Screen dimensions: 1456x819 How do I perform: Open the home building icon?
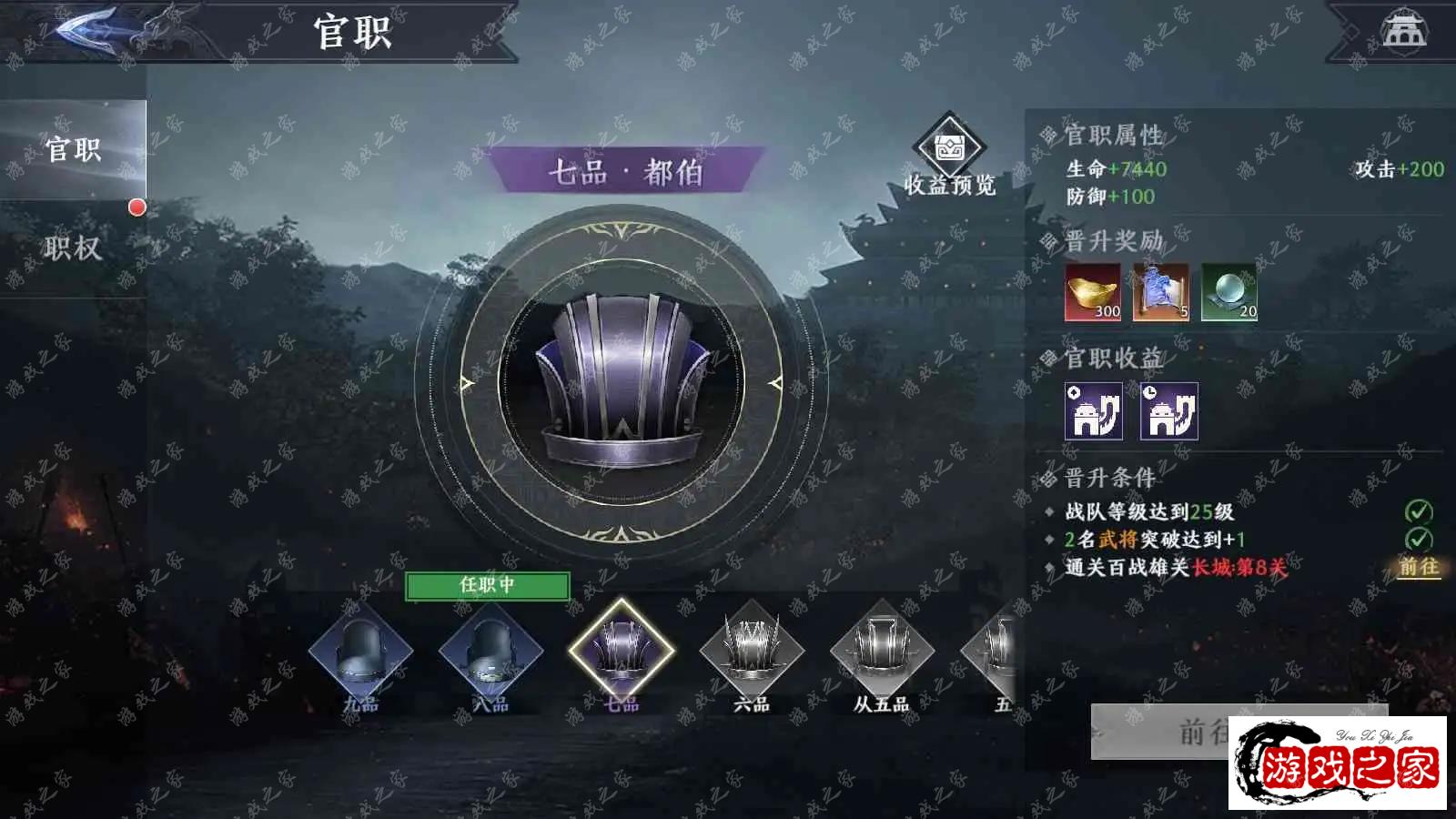(x=1404, y=30)
